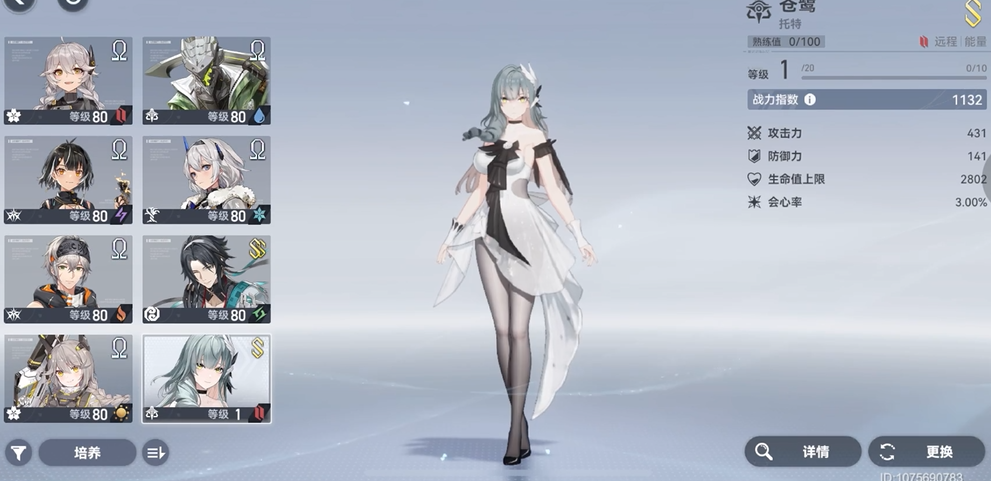Choose the armored robot character with water element

206,81
